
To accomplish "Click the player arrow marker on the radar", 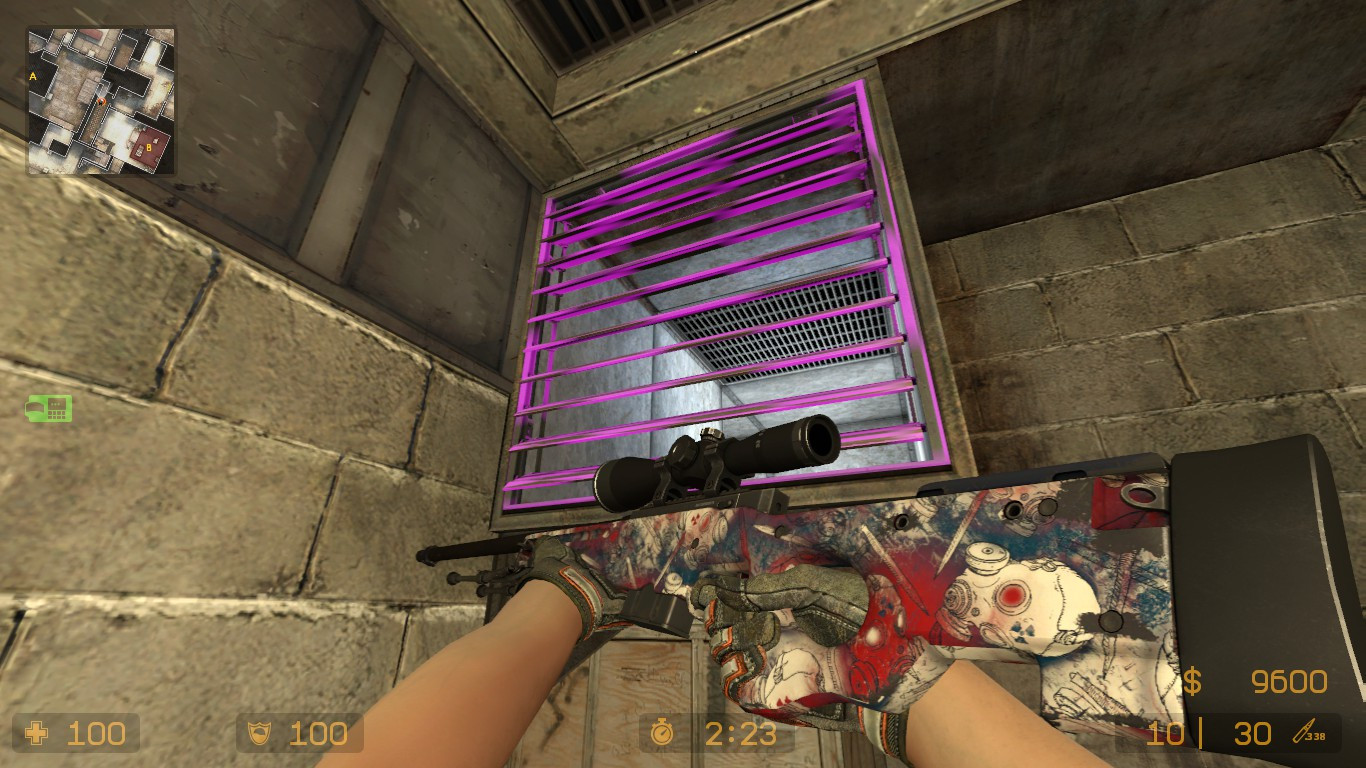I will 101,102.
